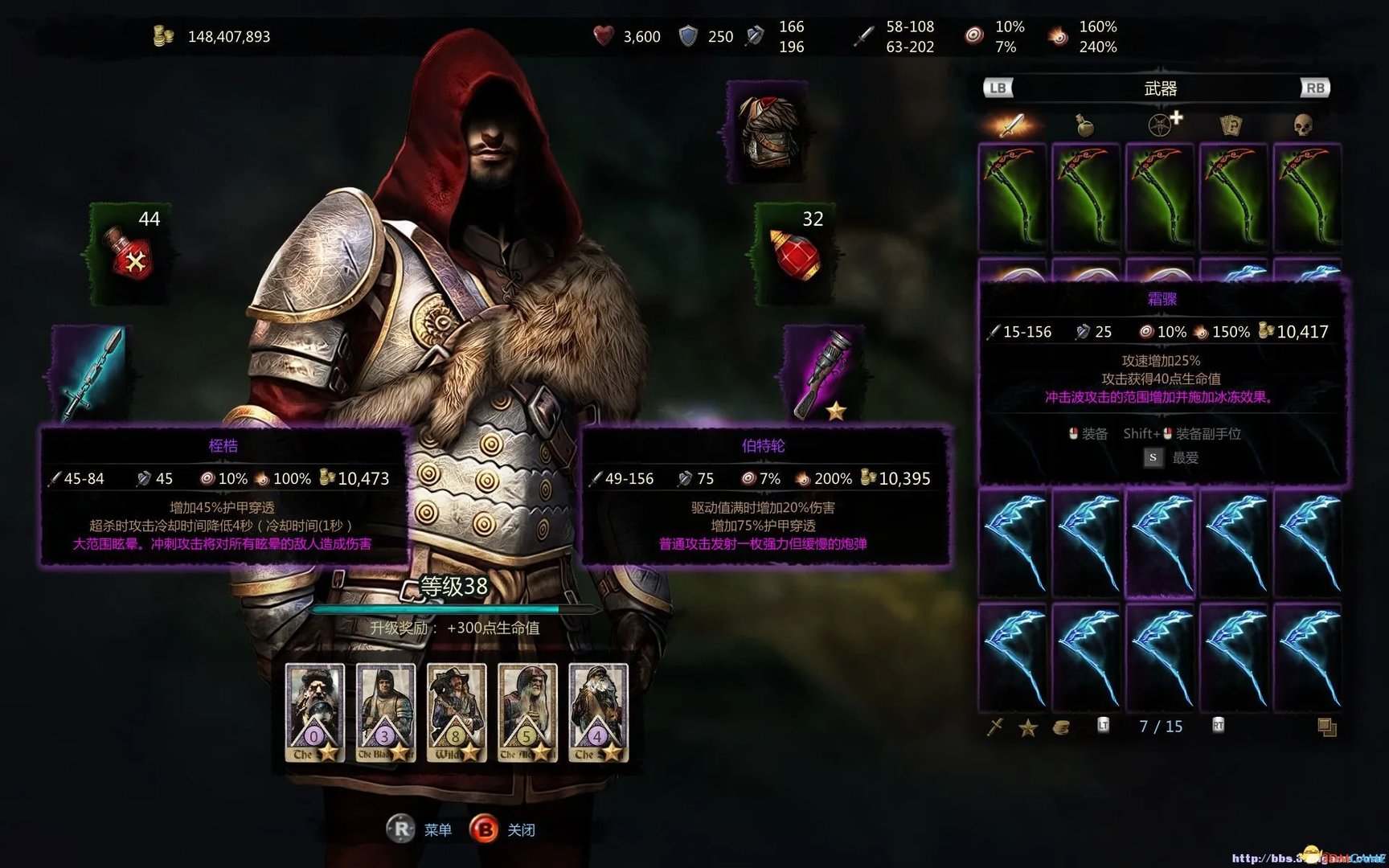The width and height of the screenshot is (1389, 868).
Task: Switch to the destiny cards tab
Action: tap(1231, 125)
